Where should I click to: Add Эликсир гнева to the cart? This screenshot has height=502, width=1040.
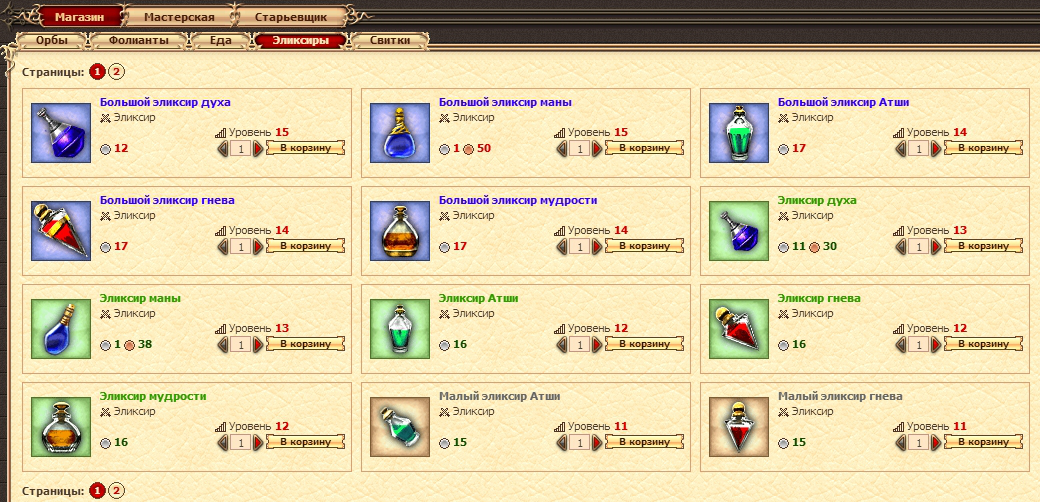pyautogui.click(x=984, y=344)
